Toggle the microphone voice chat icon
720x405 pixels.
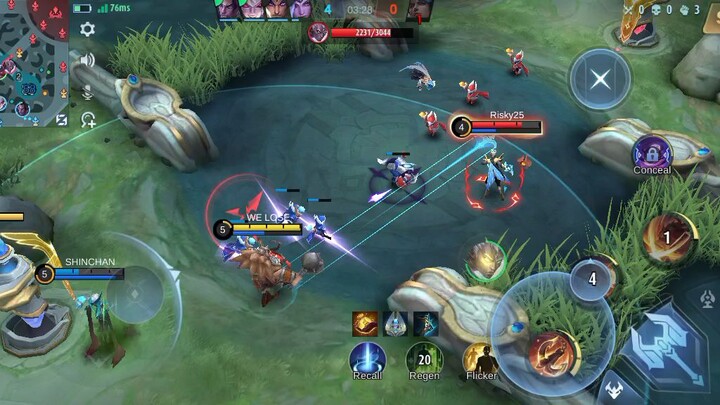(x=87, y=92)
